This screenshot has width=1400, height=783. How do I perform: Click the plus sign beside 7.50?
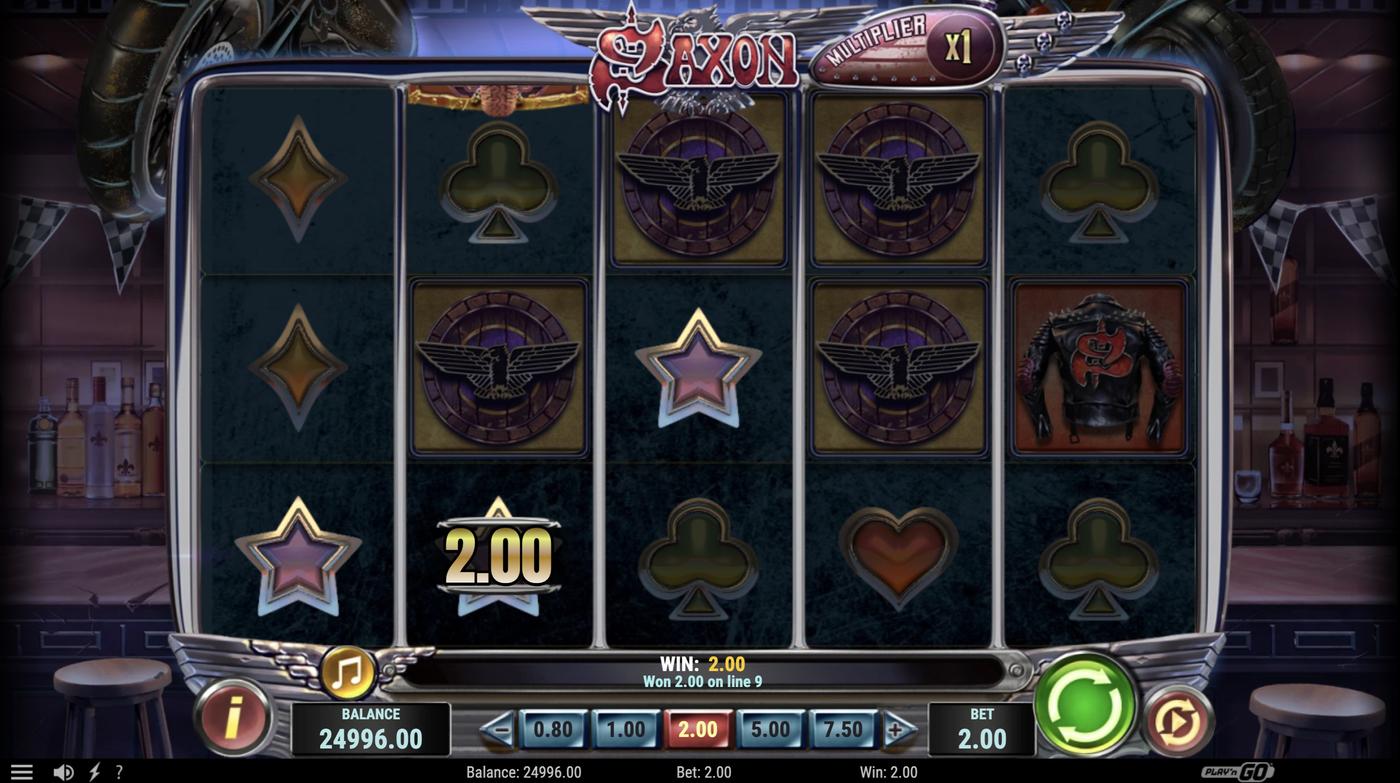(x=893, y=729)
